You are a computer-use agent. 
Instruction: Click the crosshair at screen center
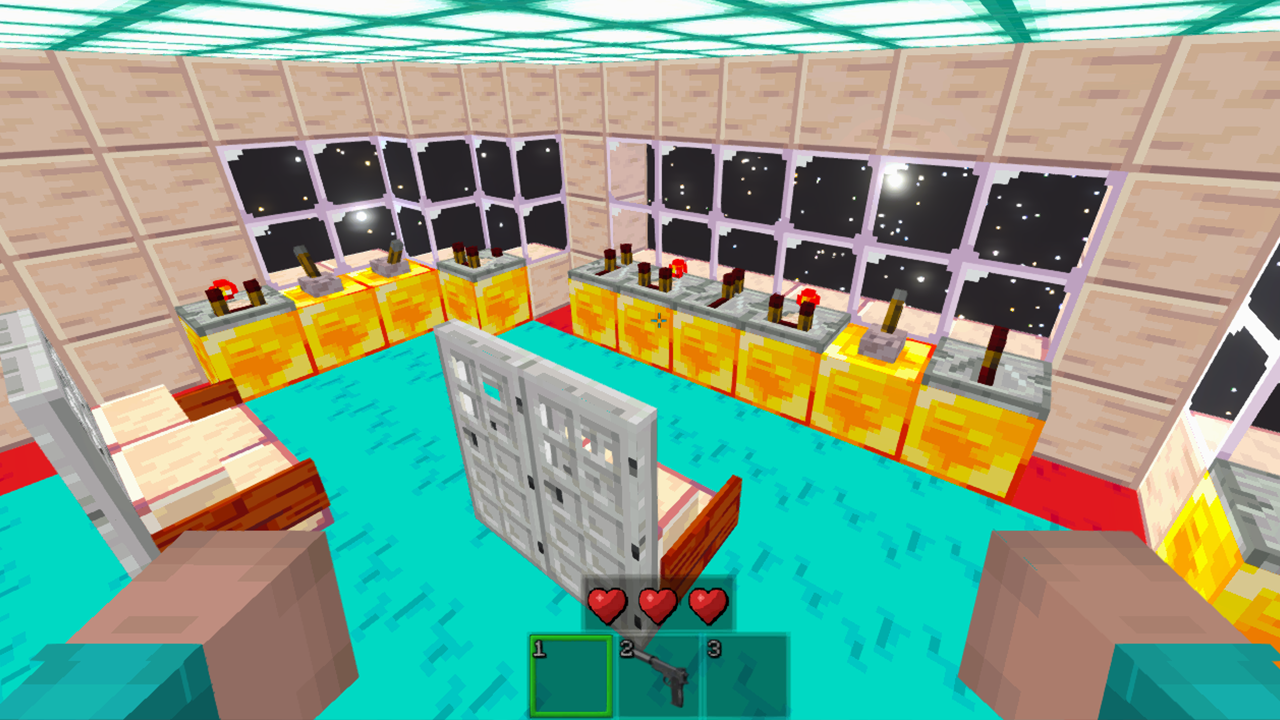(660, 320)
